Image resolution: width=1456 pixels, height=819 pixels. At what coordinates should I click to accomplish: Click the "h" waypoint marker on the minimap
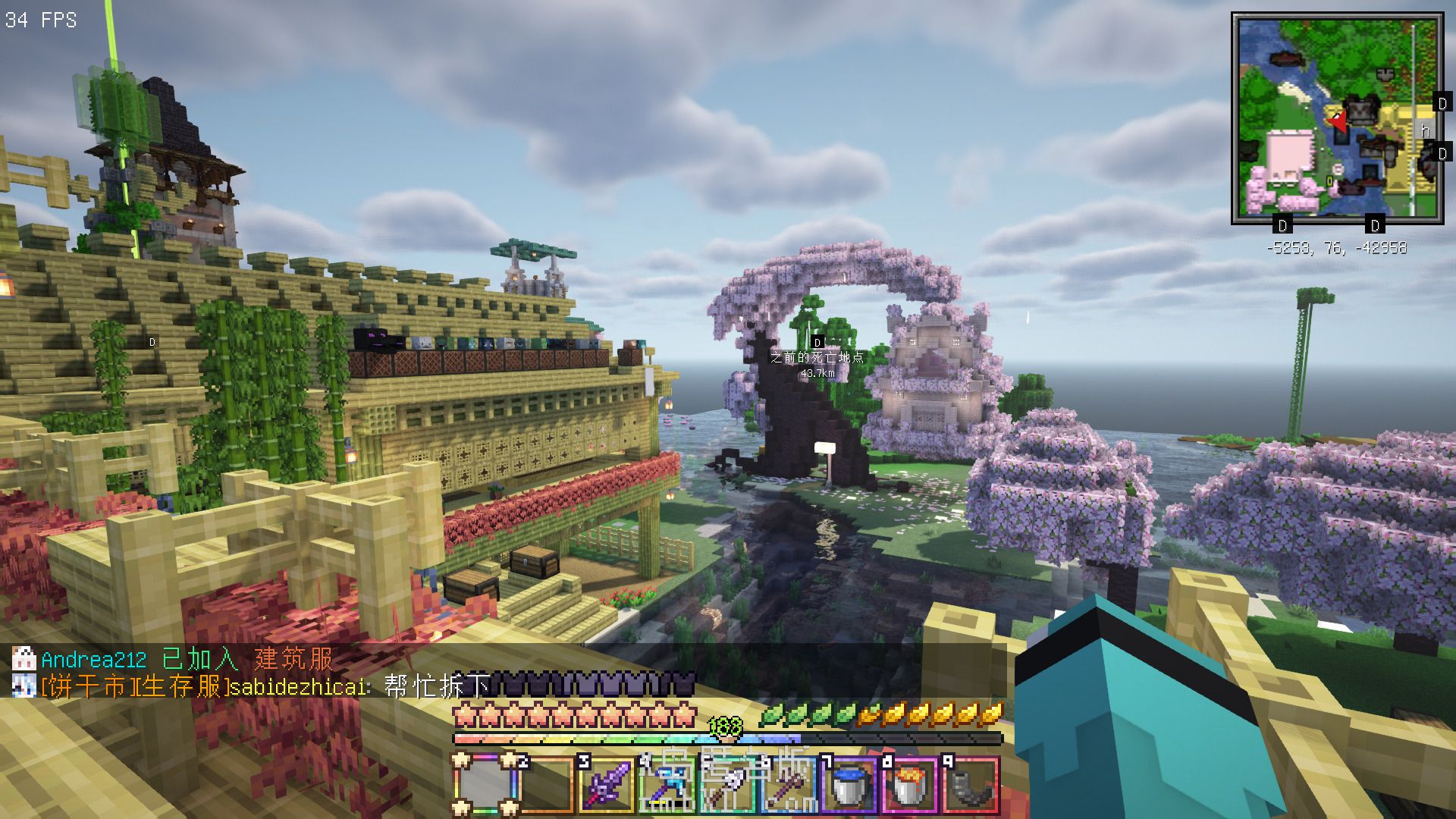pyautogui.click(x=1425, y=131)
